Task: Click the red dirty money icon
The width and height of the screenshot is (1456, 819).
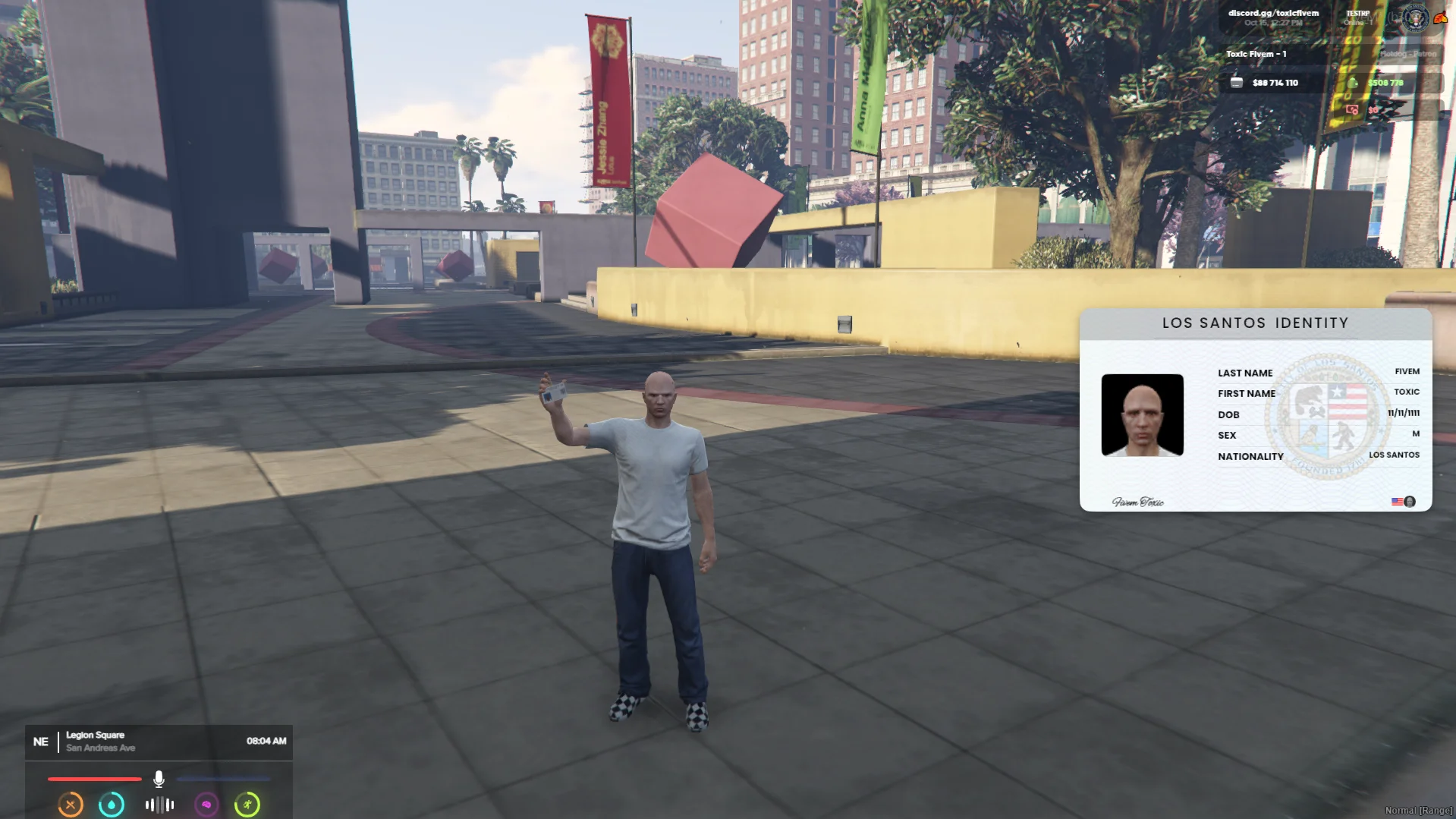Action: [x=1352, y=110]
